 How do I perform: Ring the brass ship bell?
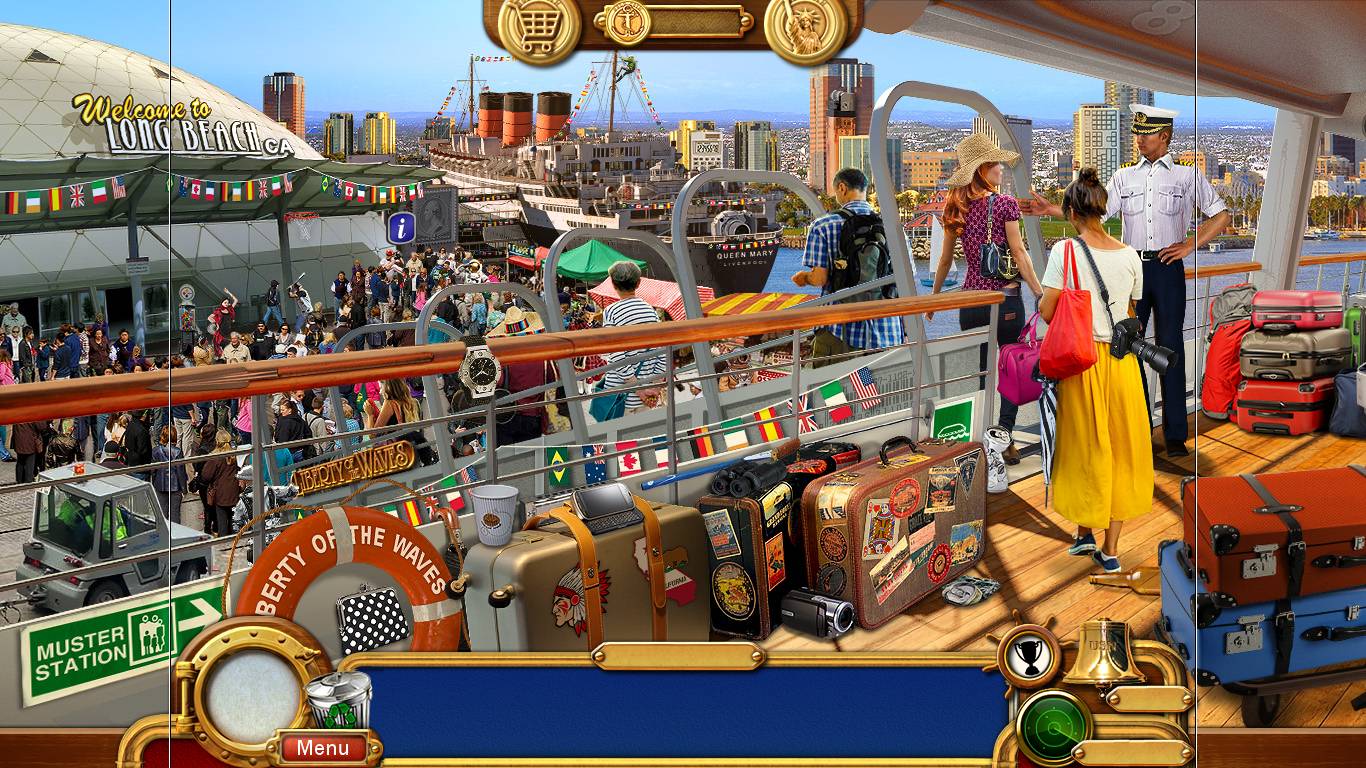click(x=1102, y=653)
